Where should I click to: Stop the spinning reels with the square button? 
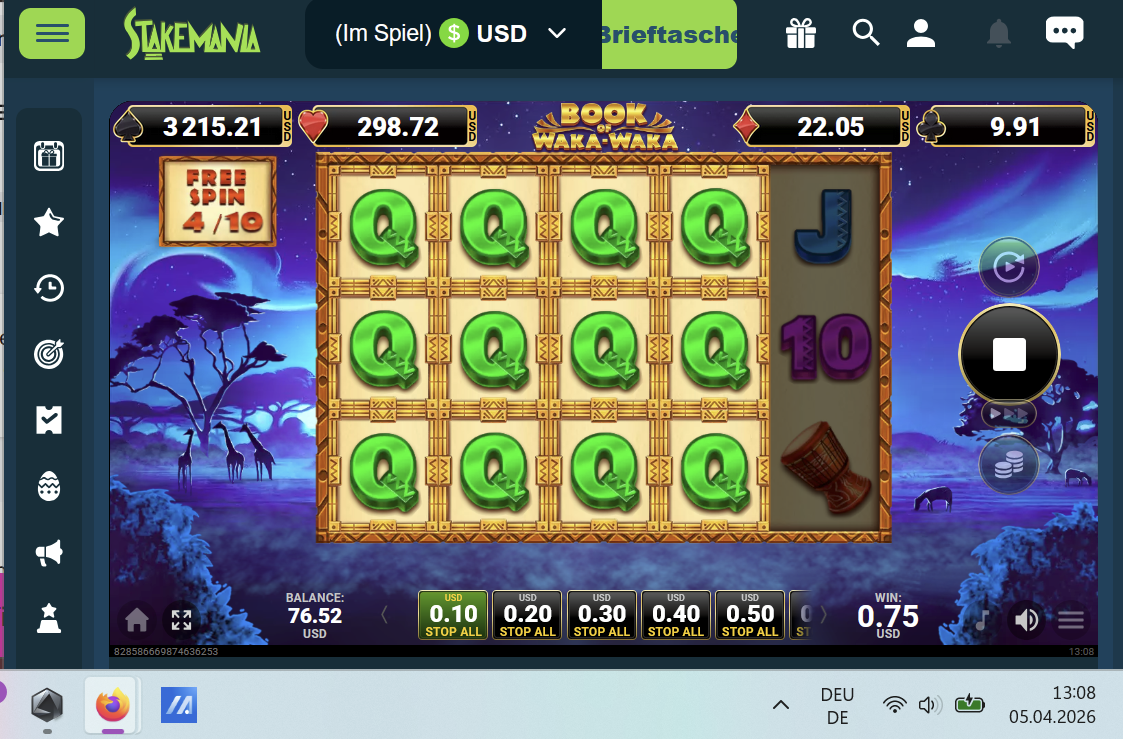(x=1008, y=353)
